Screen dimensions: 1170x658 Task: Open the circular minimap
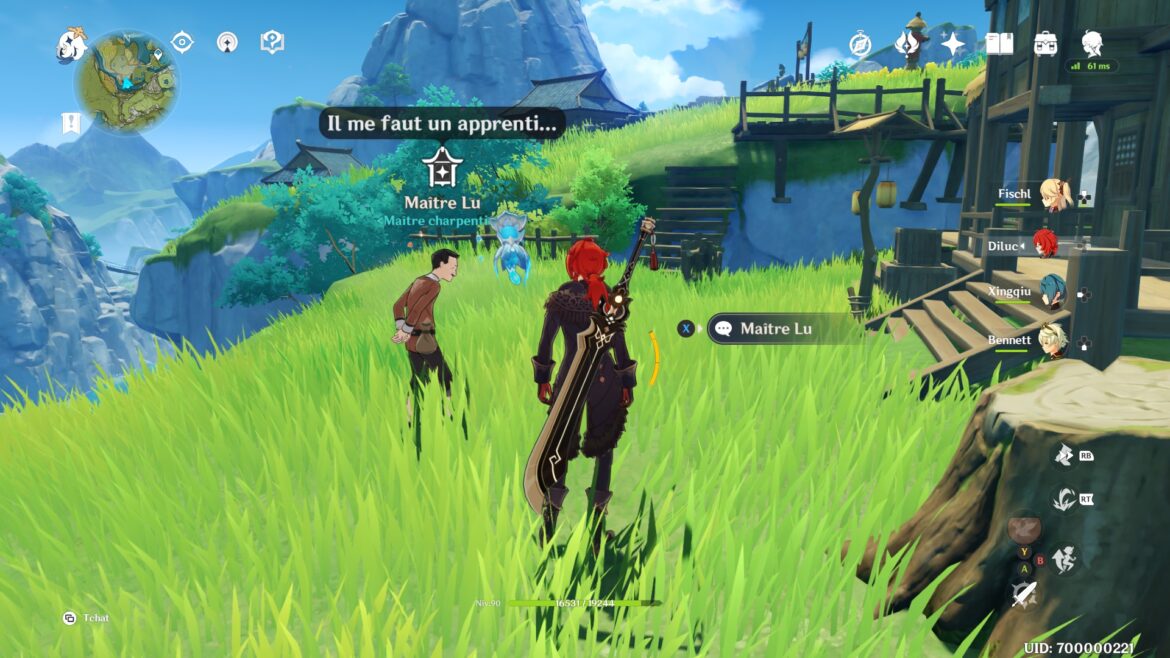tap(127, 81)
